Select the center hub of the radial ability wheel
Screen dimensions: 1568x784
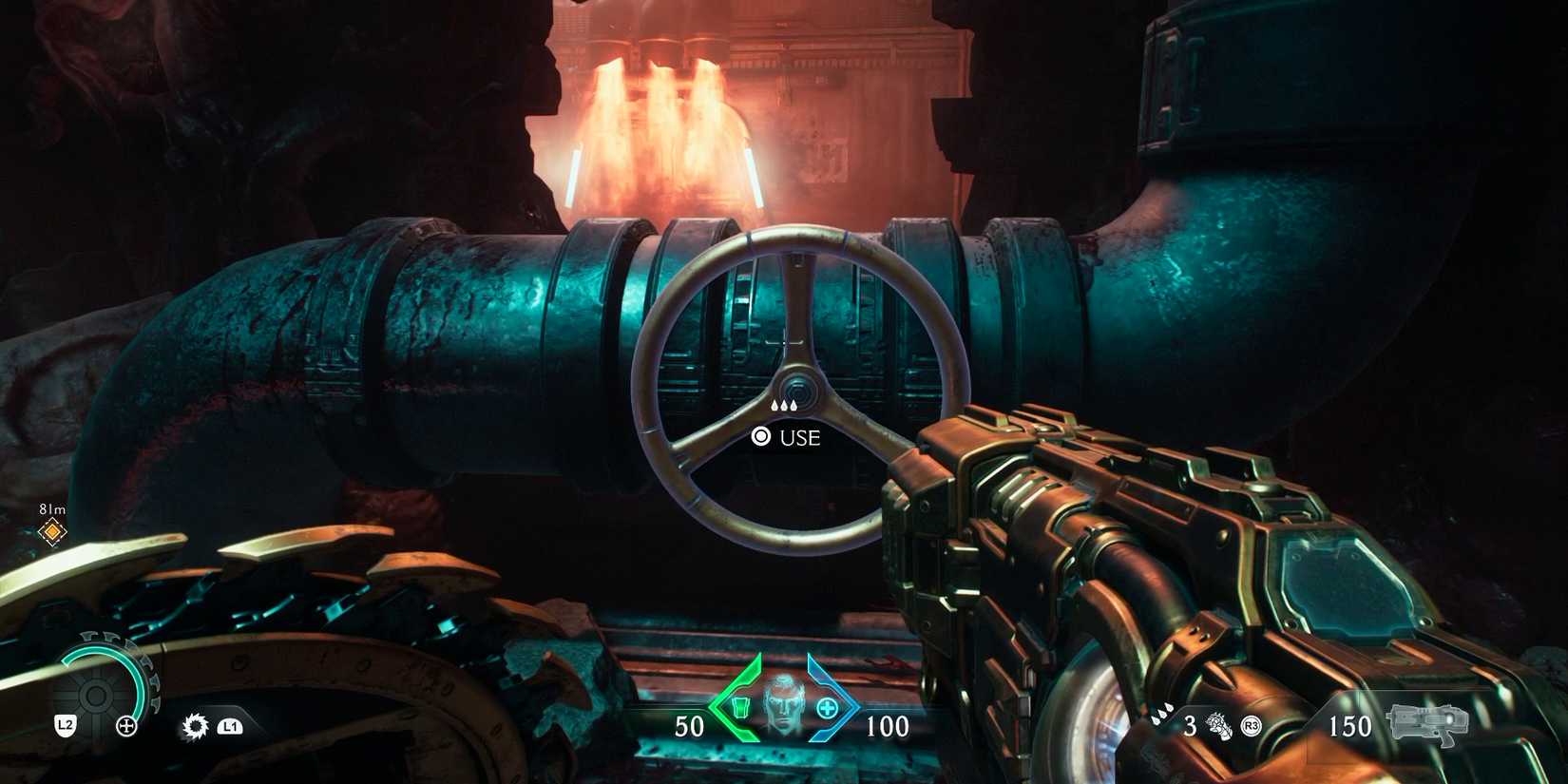point(95,696)
